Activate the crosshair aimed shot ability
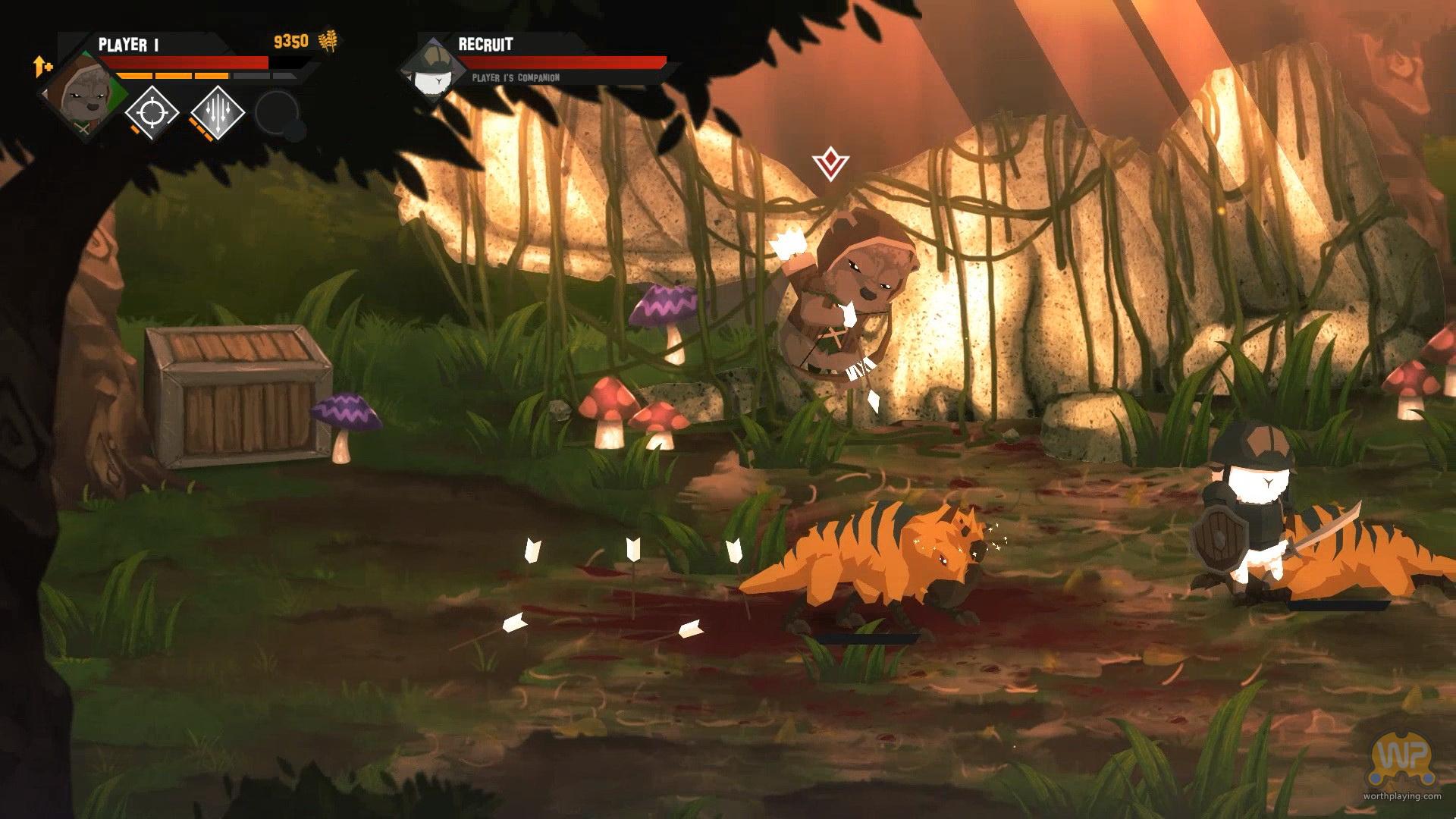The width and height of the screenshot is (1456, 819). (152, 113)
